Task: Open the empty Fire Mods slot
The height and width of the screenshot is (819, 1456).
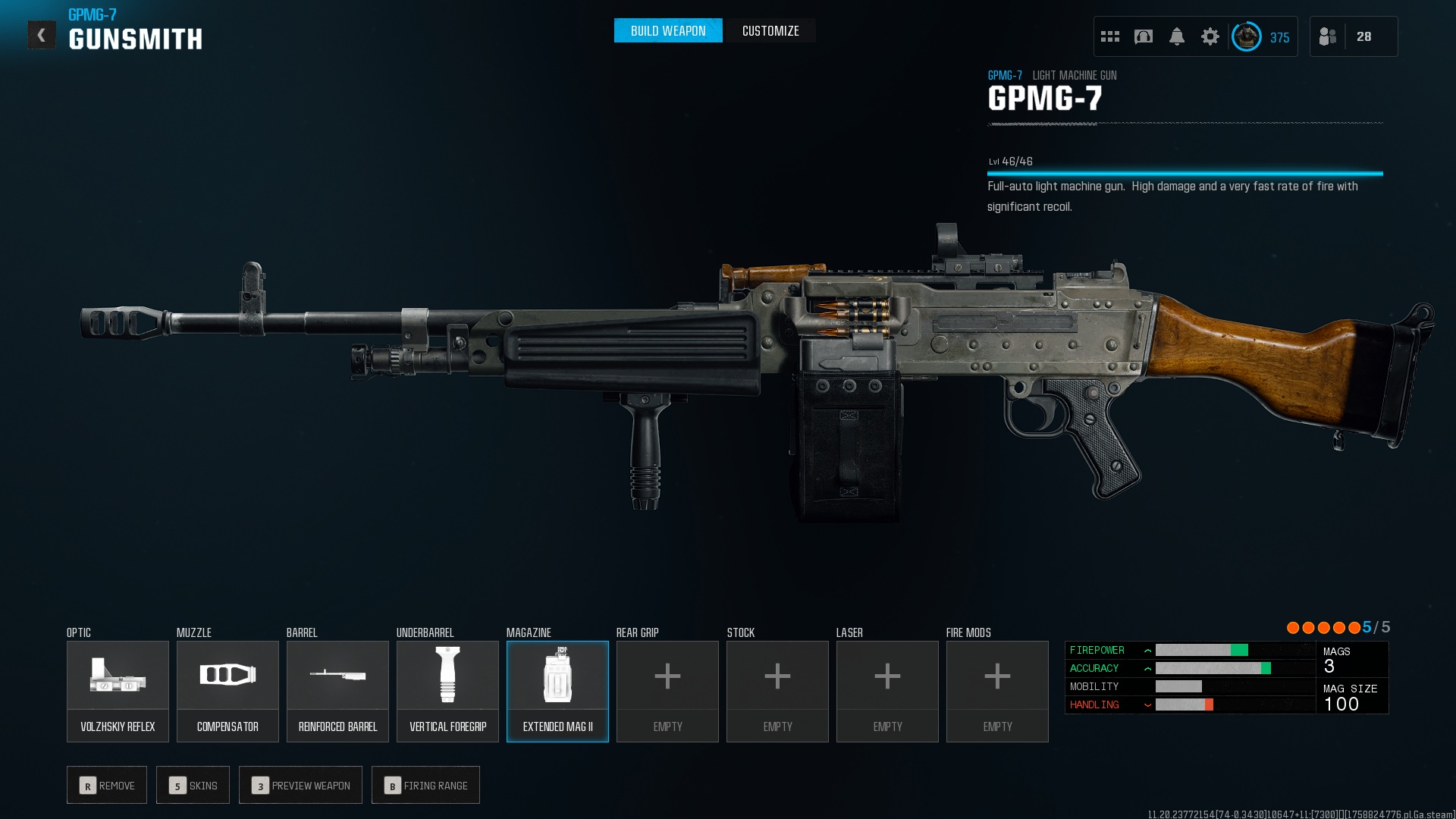Action: [997, 691]
